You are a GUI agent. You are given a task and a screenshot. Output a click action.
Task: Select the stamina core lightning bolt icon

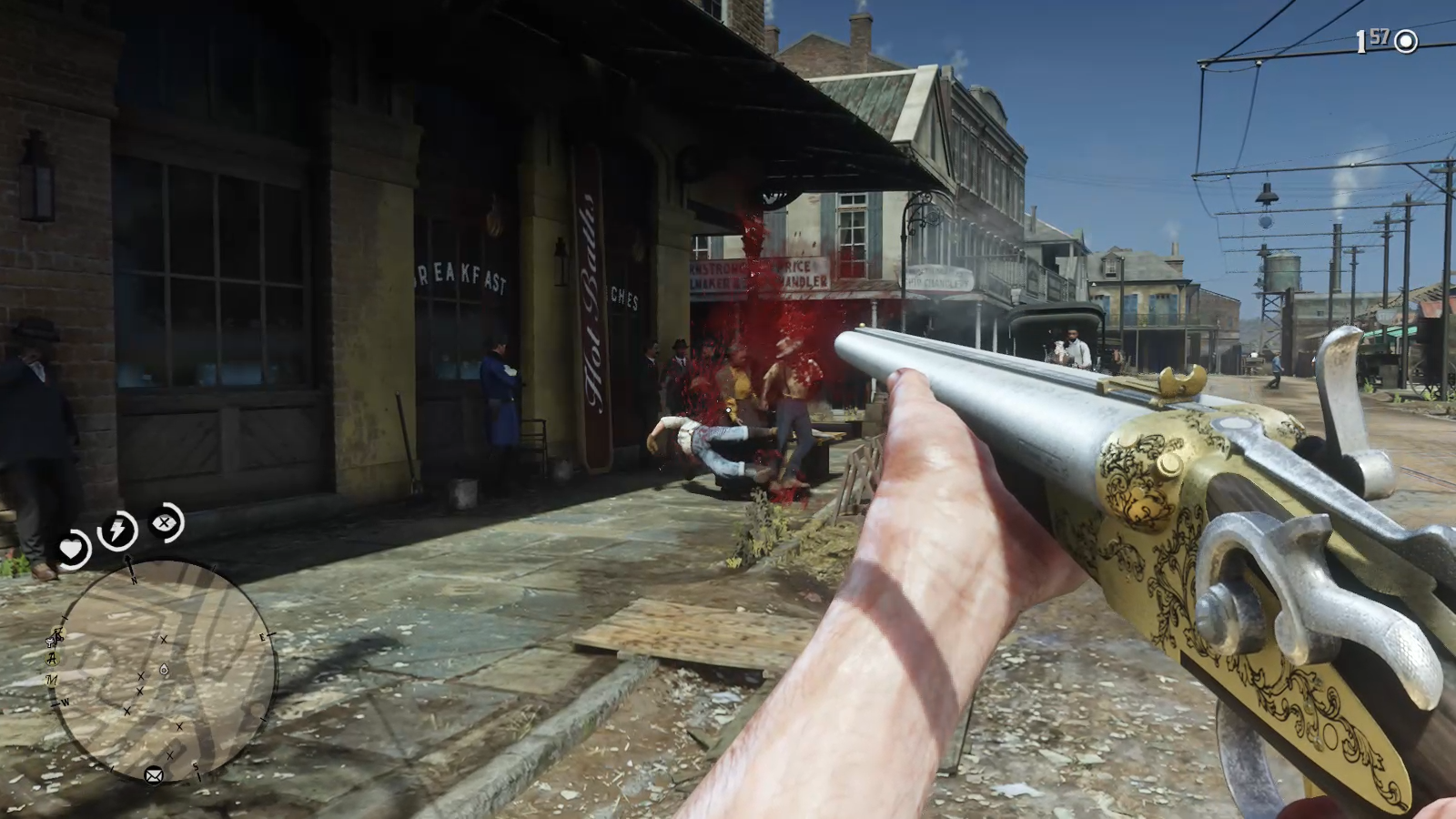click(x=118, y=530)
